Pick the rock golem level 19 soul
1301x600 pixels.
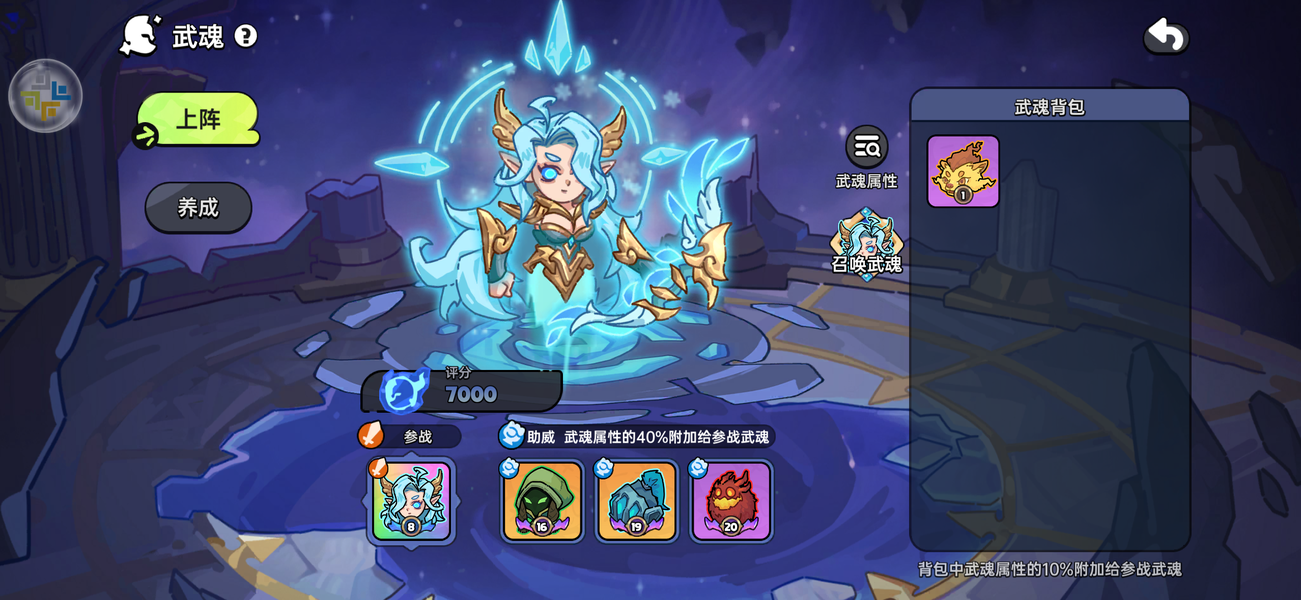636,501
